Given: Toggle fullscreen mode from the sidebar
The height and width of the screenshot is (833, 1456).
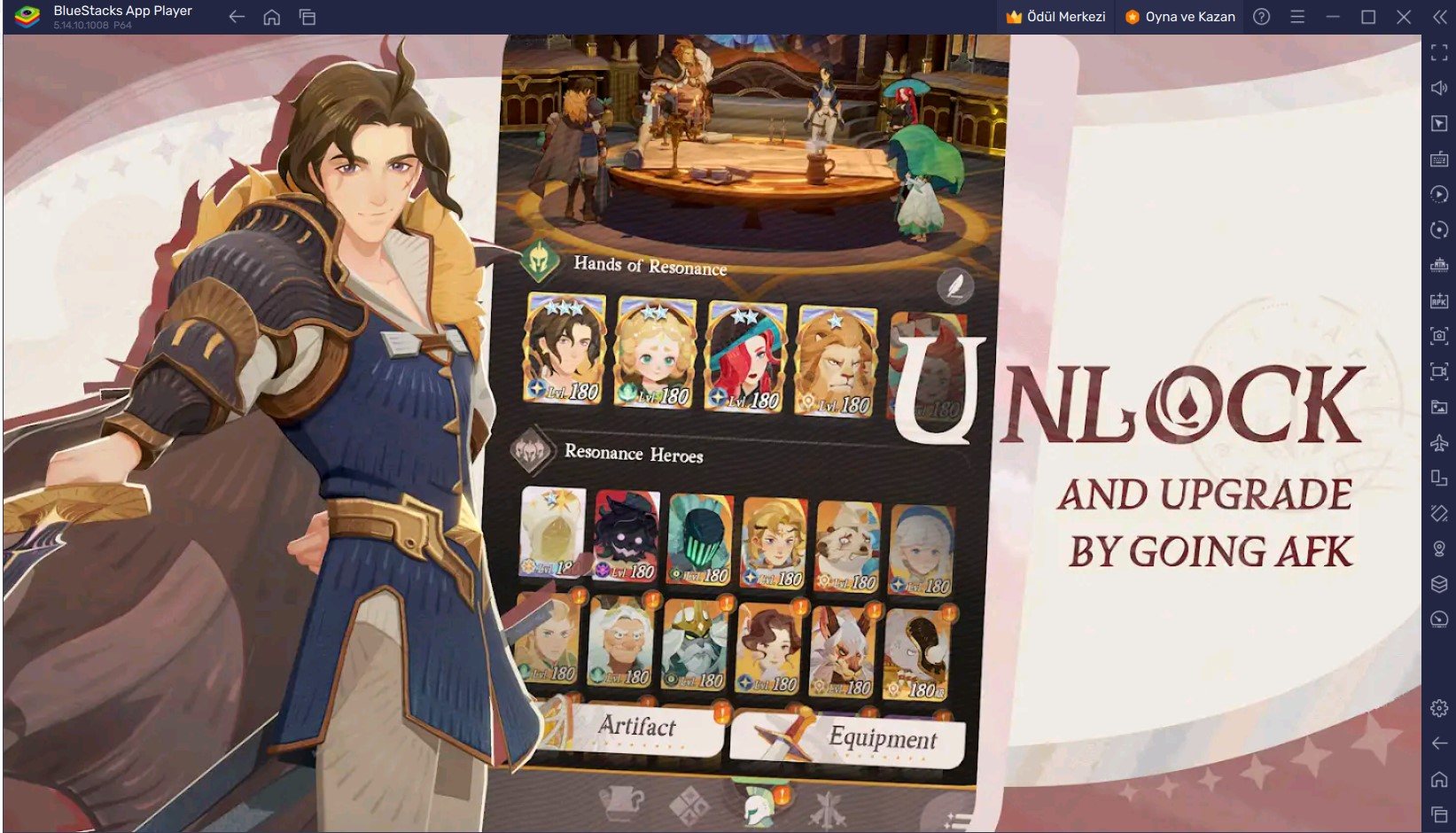Looking at the screenshot, I should (x=1437, y=53).
